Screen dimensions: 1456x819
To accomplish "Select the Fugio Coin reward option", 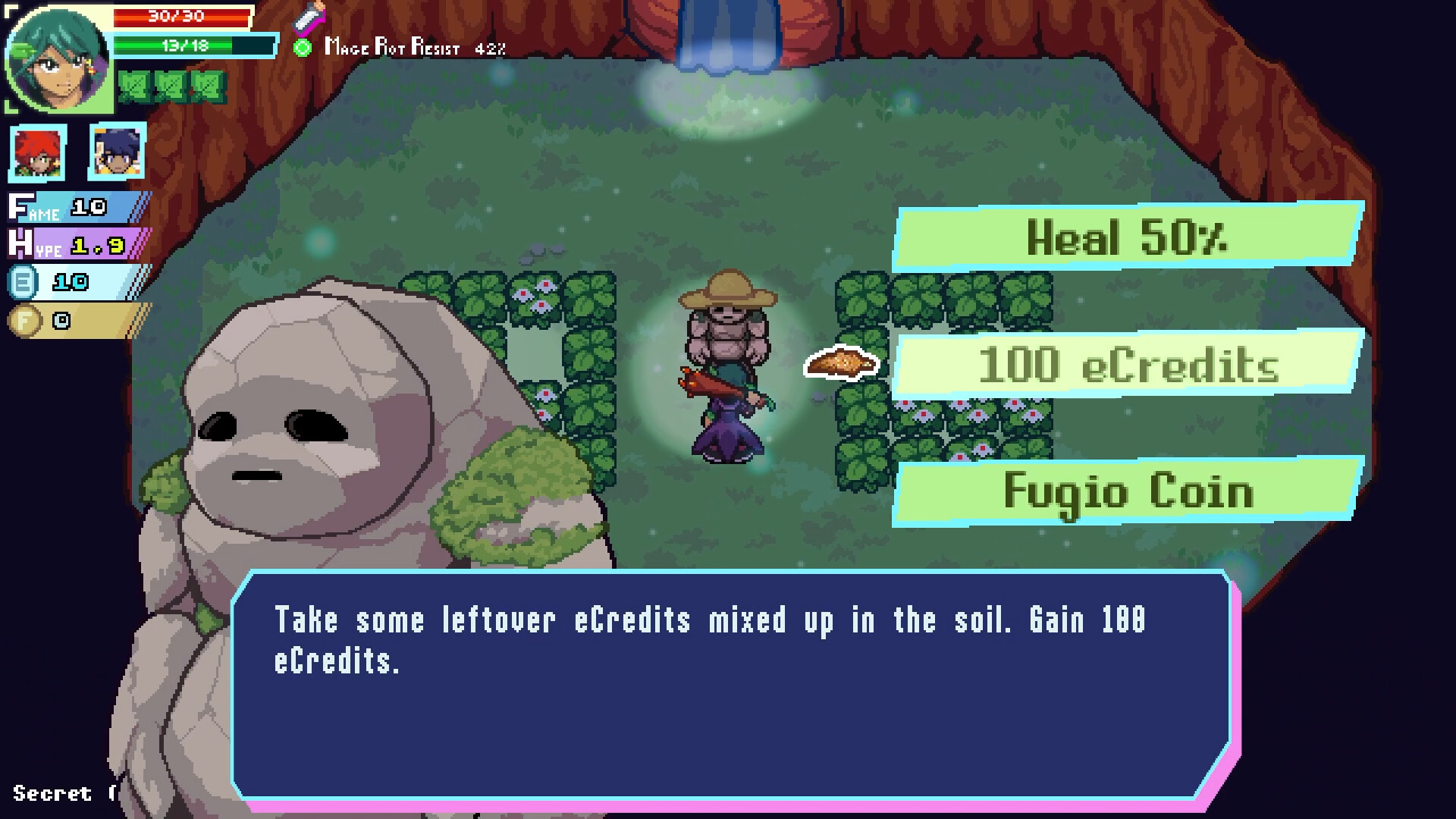I will (1128, 491).
